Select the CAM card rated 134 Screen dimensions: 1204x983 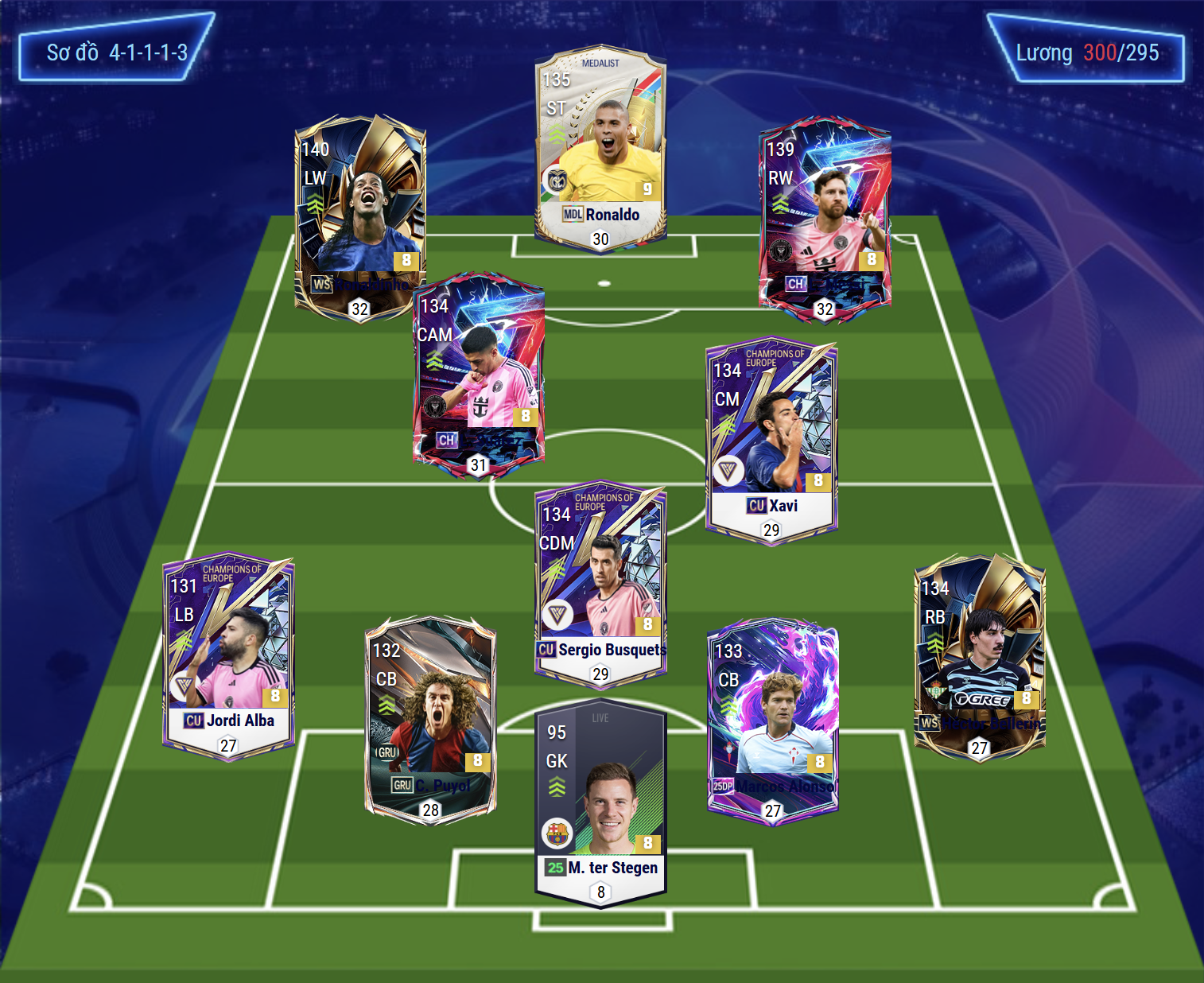pyautogui.click(x=479, y=374)
